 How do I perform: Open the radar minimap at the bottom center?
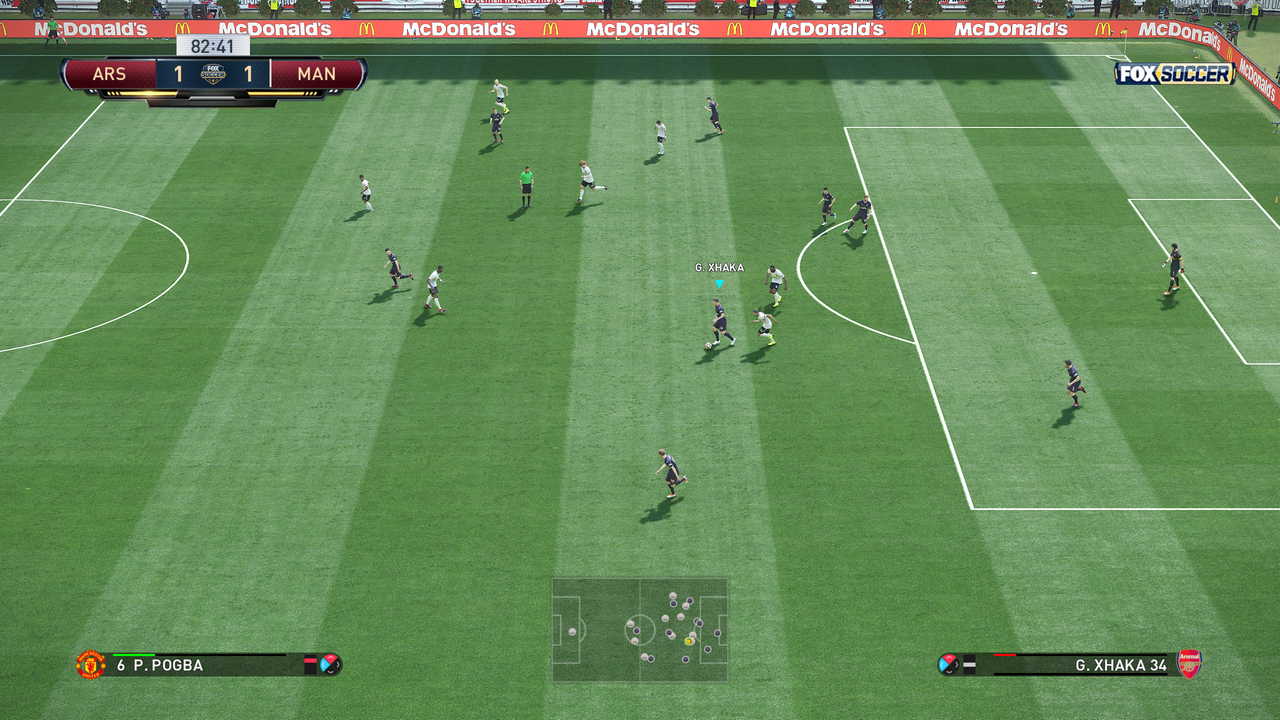coord(640,630)
